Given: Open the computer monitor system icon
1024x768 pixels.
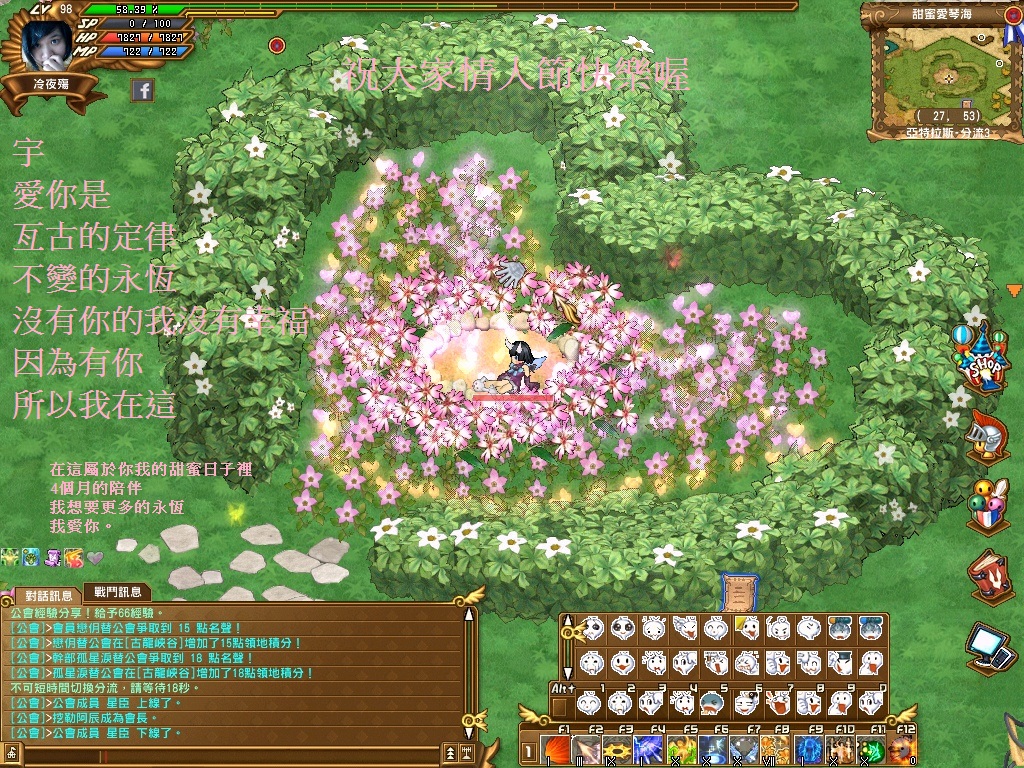Looking at the screenshot, I should (x=988, y=645).
